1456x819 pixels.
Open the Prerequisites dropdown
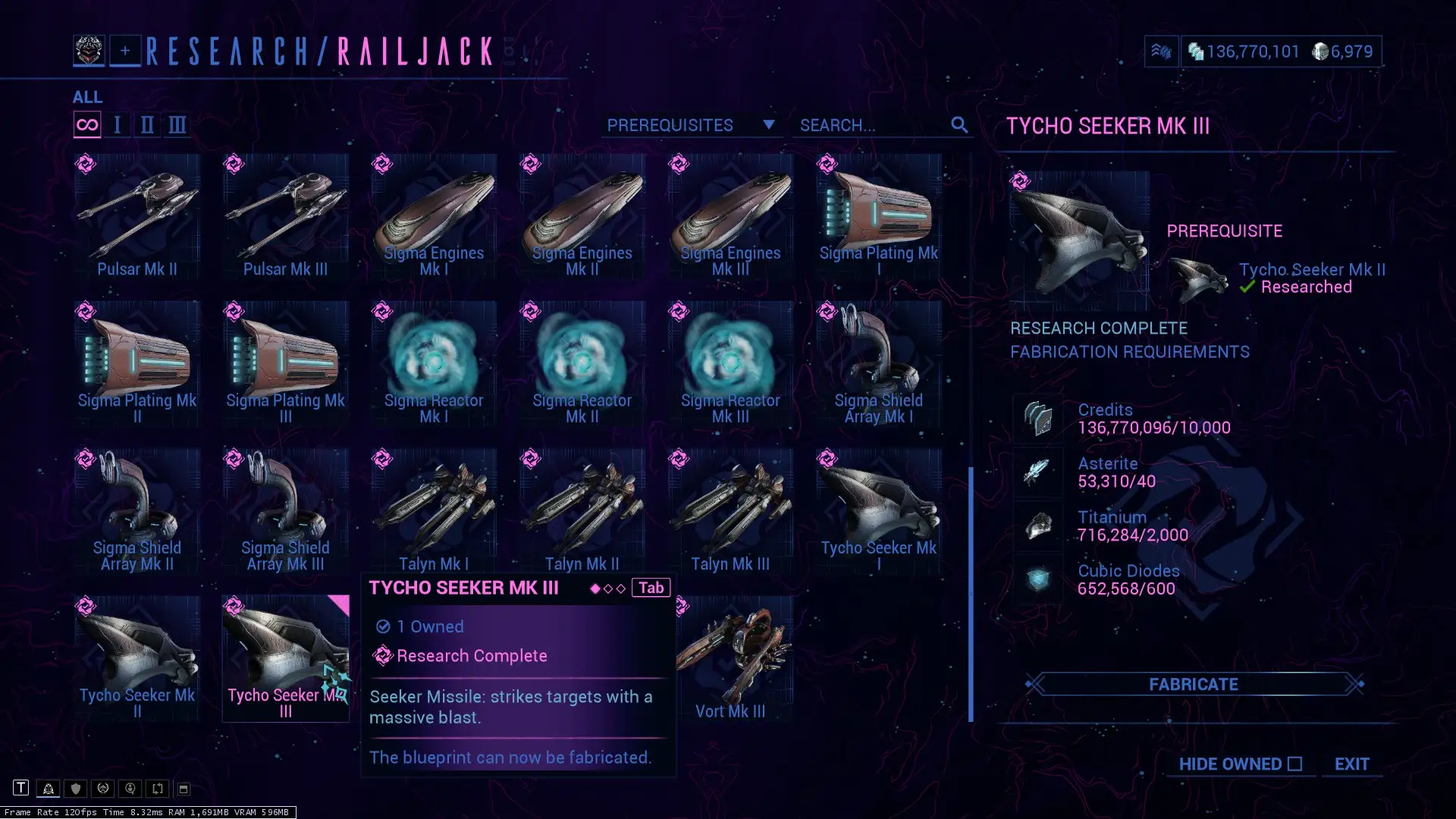click(x=691, y=125)
